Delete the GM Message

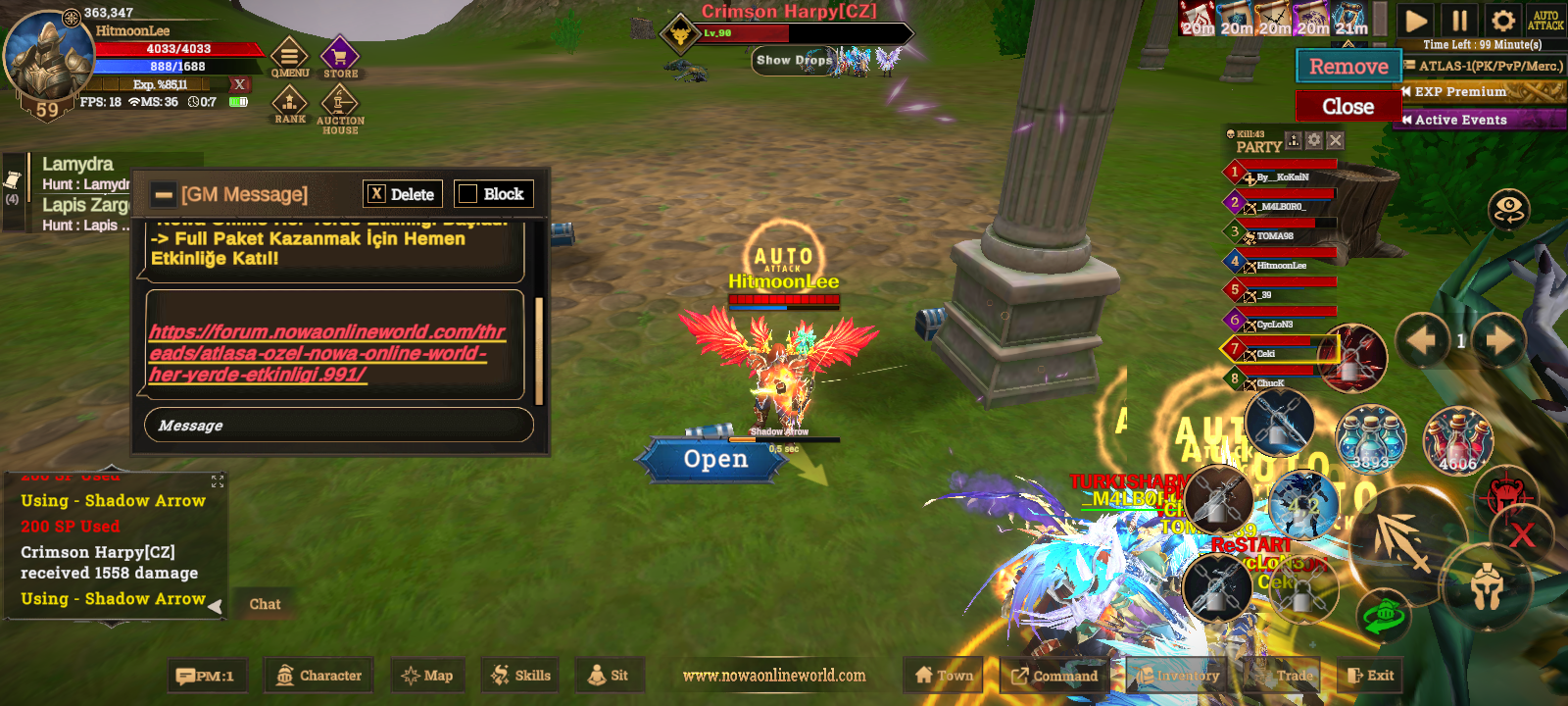[403, 194]
